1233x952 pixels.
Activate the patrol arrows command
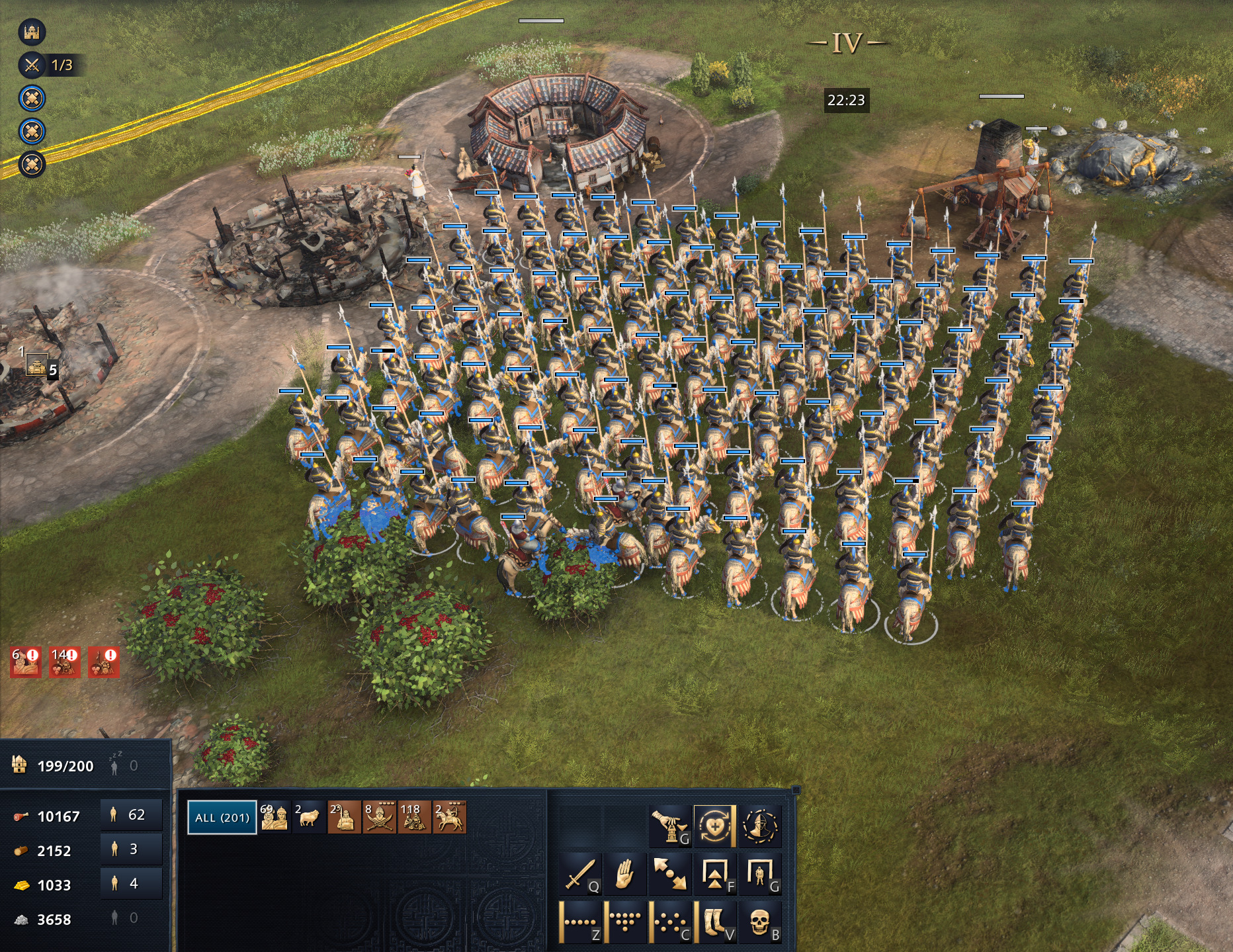[669, 875]
